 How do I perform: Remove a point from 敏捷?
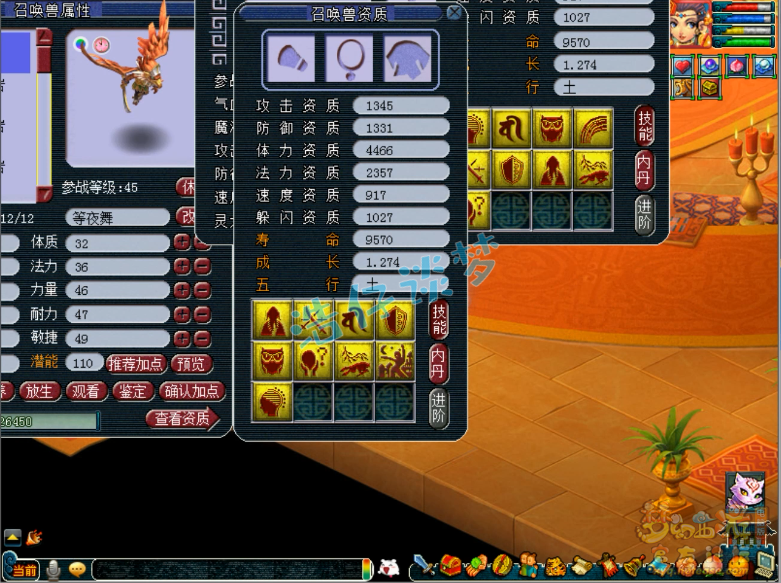(201, 338)
